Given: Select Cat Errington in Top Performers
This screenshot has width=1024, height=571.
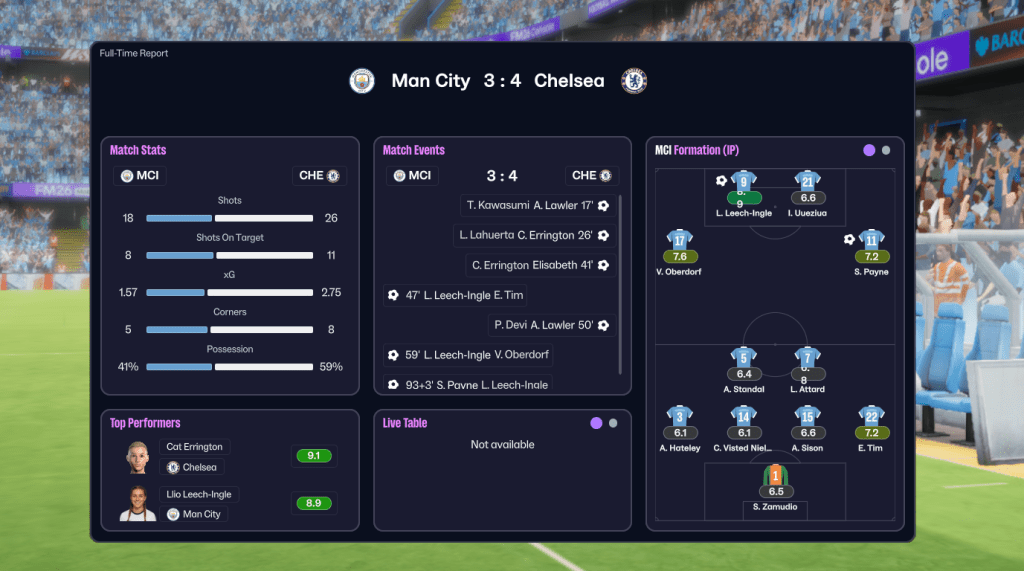Looking at the screenshot, I should (195, 447).
